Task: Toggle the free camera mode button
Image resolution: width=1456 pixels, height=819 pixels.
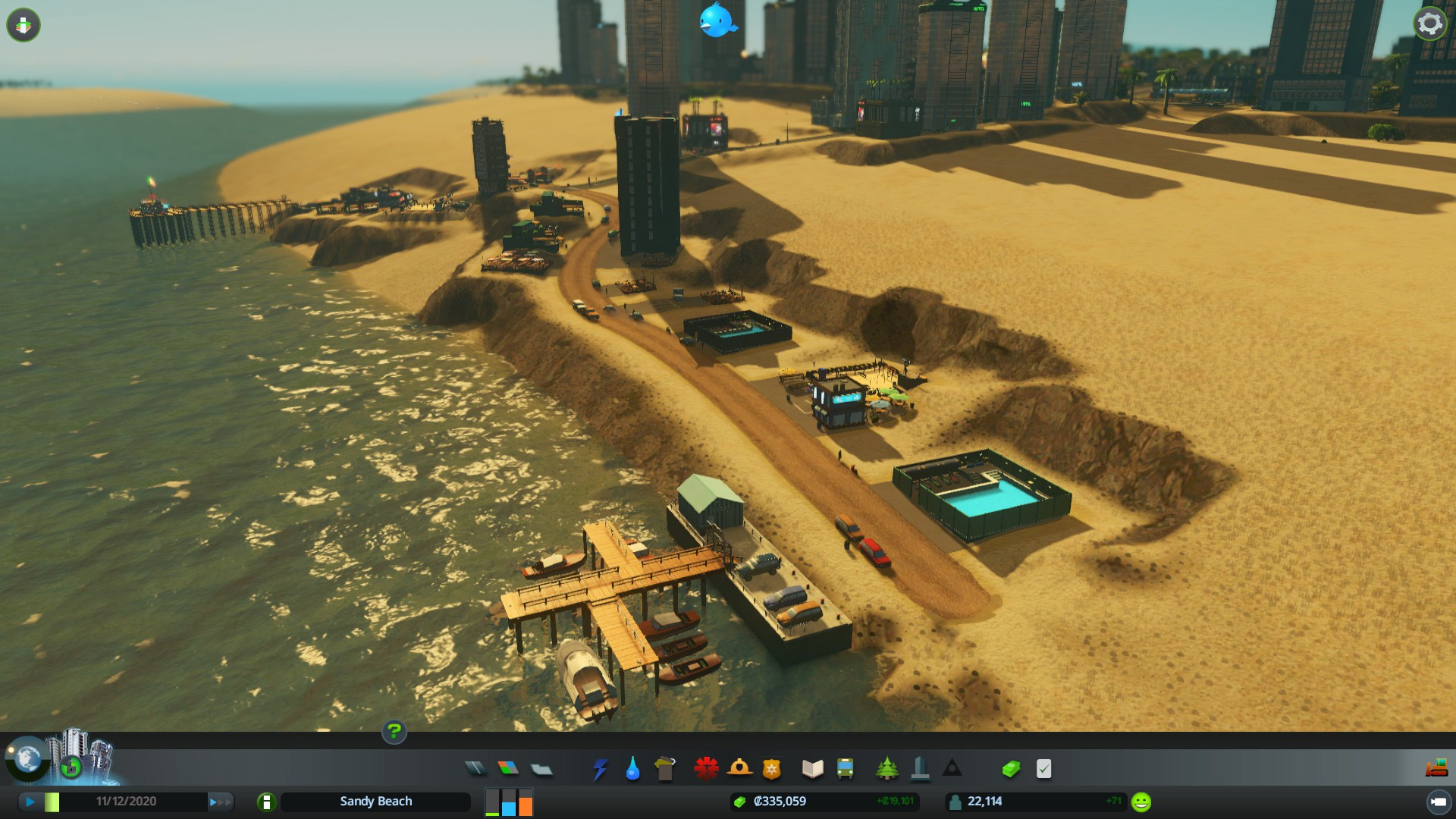Action: (x=1438, y=802)
